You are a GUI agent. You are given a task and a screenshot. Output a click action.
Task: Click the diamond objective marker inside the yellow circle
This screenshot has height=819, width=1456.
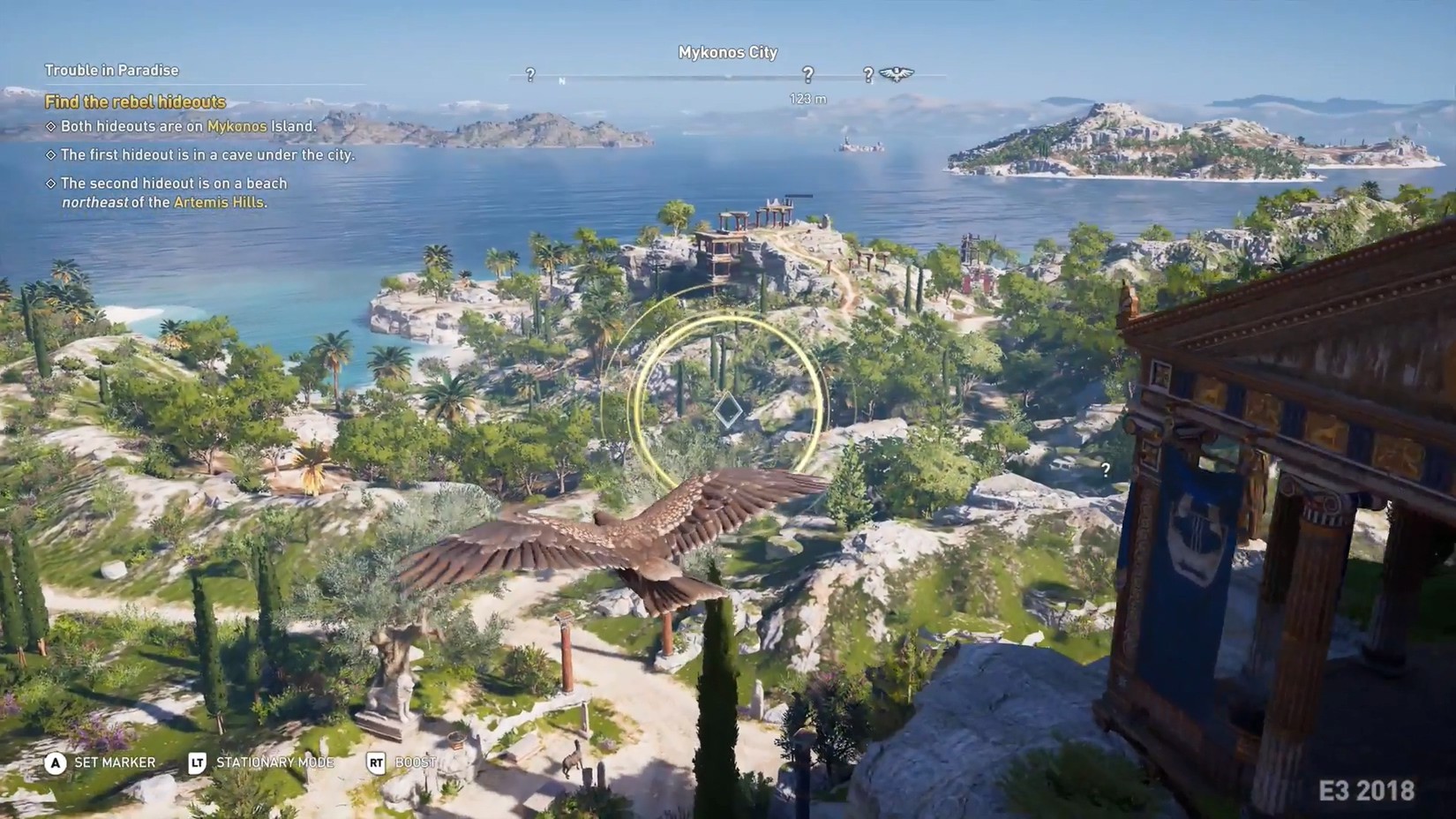728,408
